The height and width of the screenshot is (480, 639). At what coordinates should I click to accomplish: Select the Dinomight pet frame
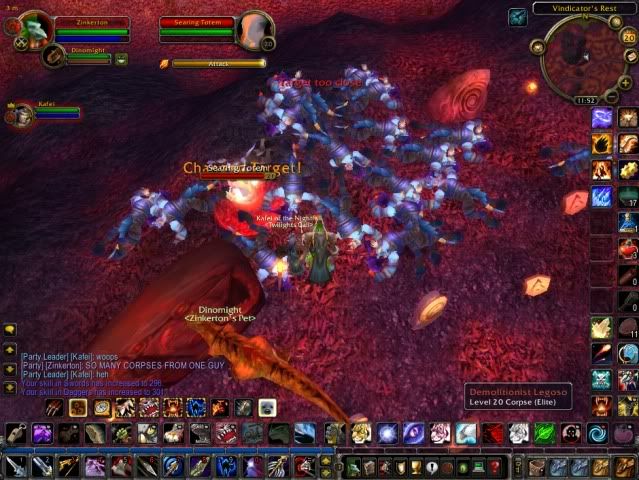pyautogui.click(x=55, y=57)
